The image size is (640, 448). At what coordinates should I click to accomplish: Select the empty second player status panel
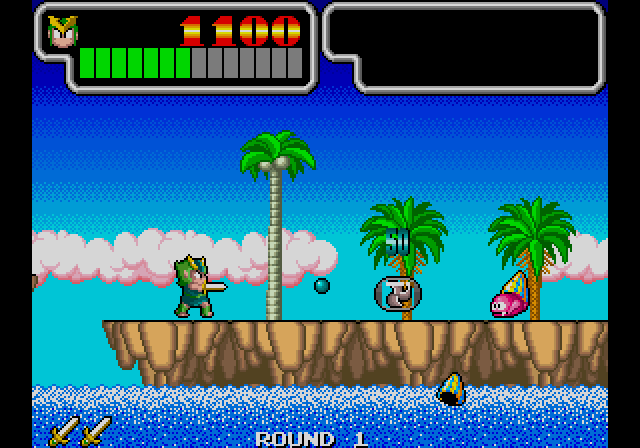[465, 46]
